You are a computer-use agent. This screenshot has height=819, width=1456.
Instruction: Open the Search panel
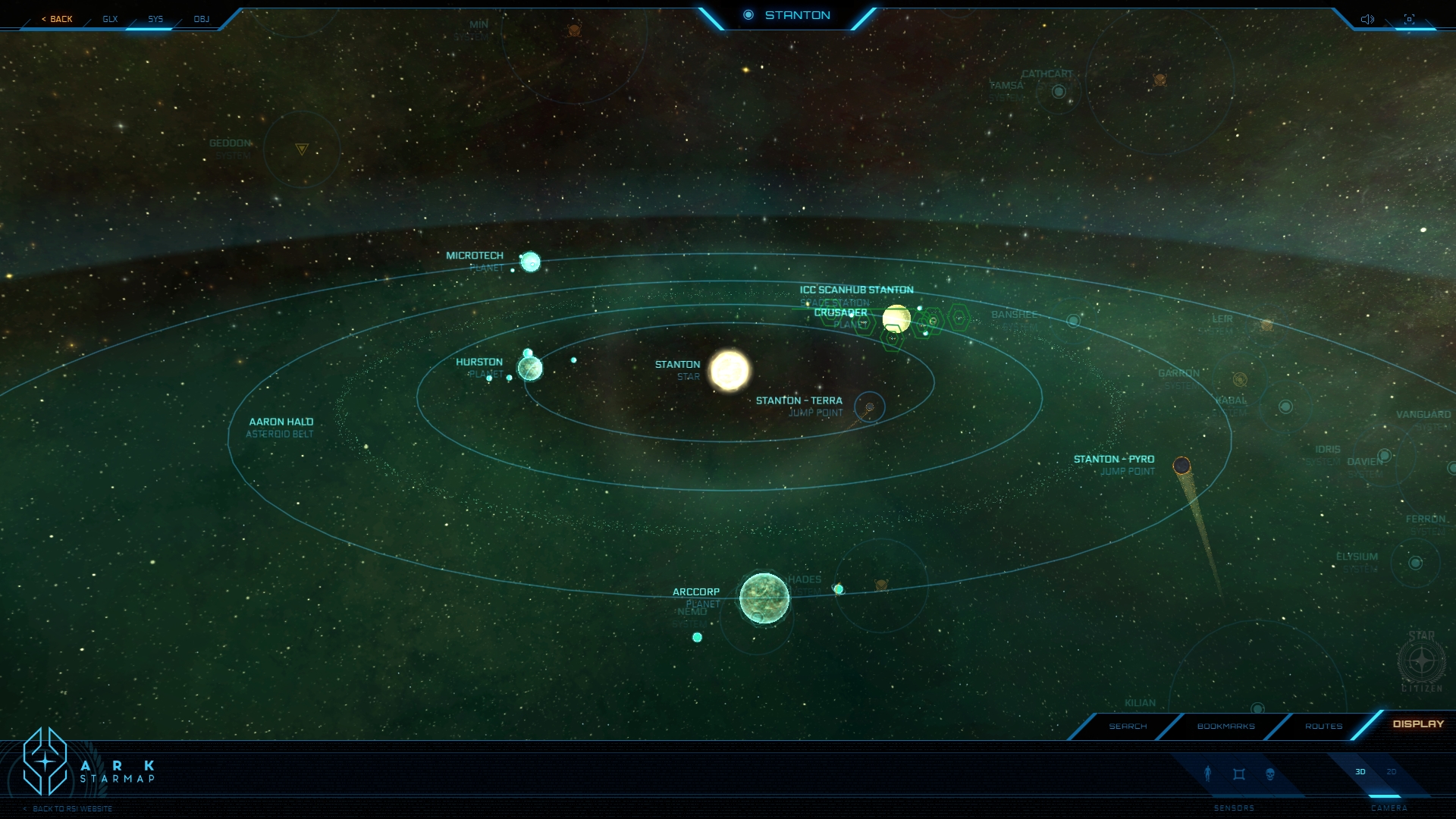(x=1128, y=726)
